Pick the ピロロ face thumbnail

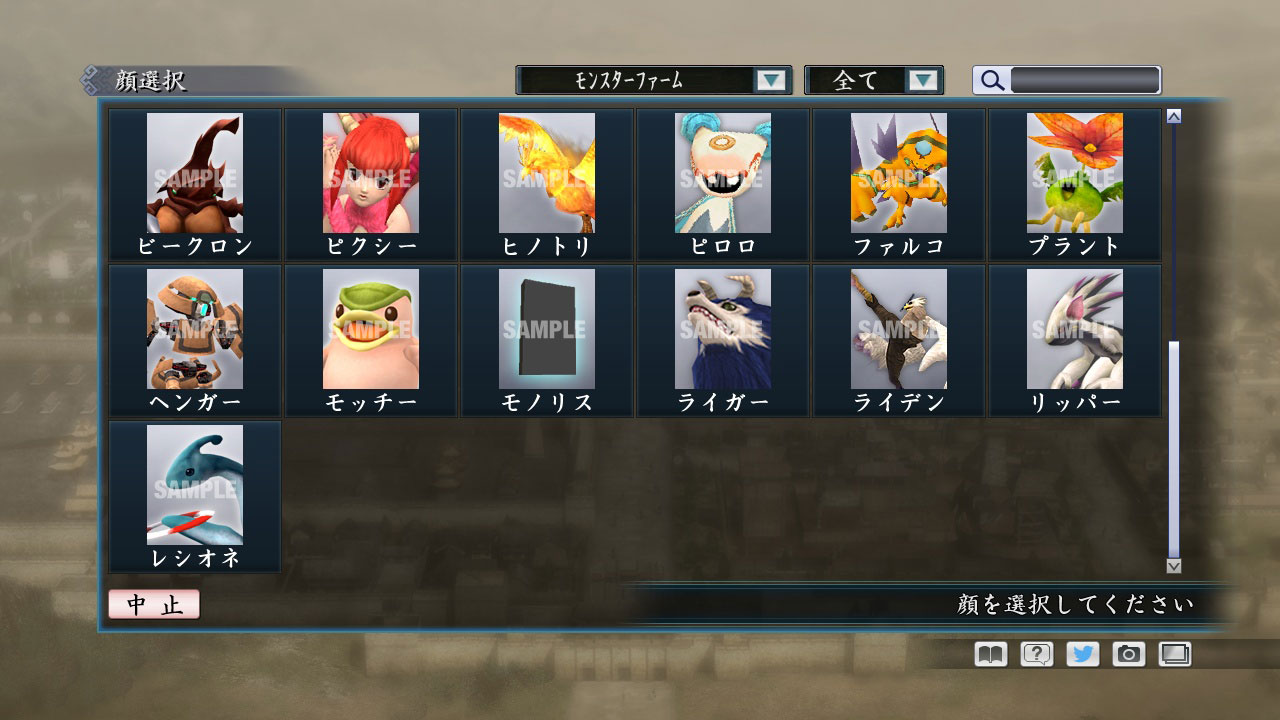pos(722,175)
